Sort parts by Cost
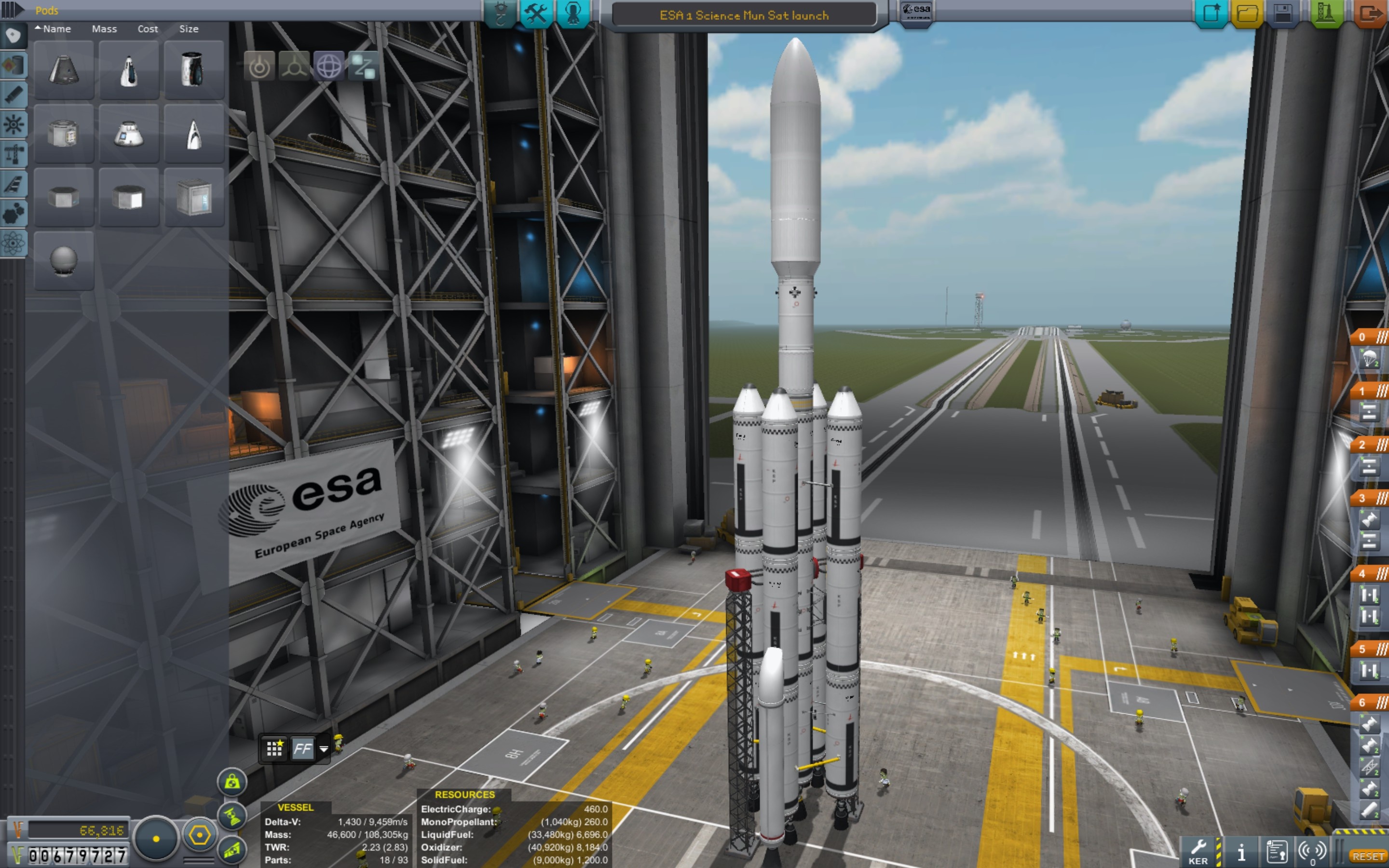 pyautogui.click(x=148, y=29)
